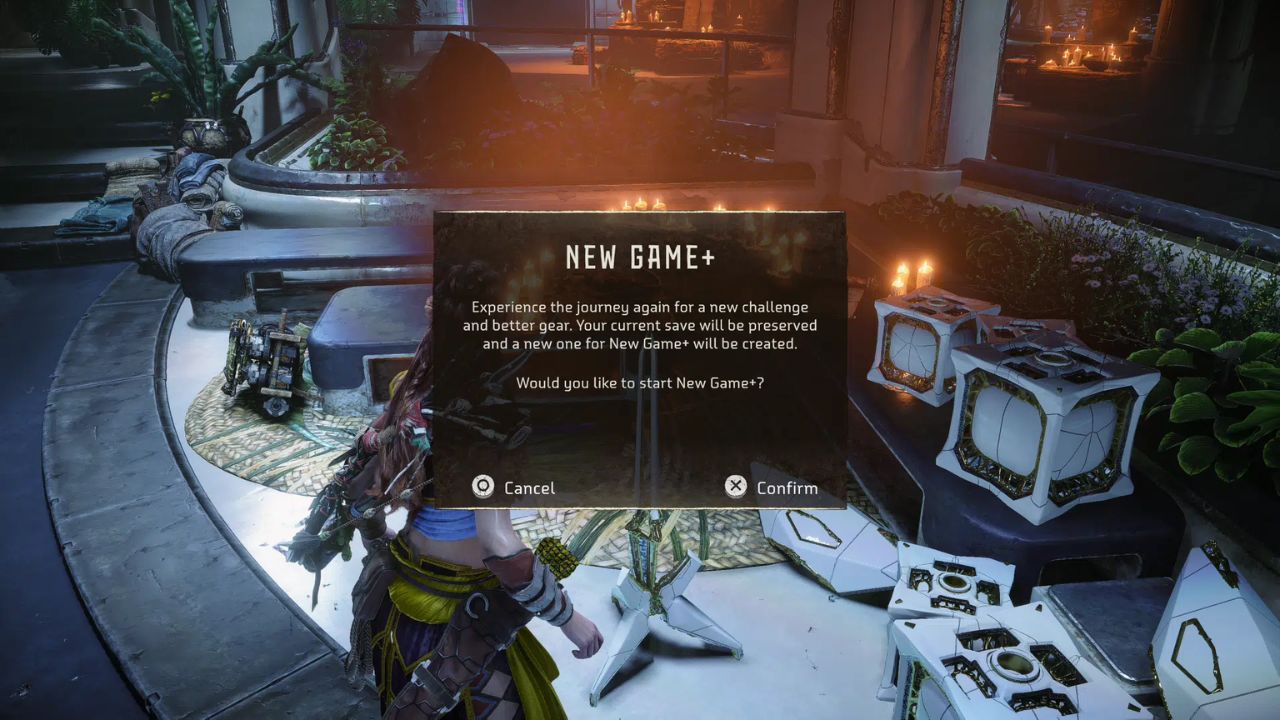Choose Cancel to dismiss the dialog
Screen dimensions: 1280x720
click(528, 488)
